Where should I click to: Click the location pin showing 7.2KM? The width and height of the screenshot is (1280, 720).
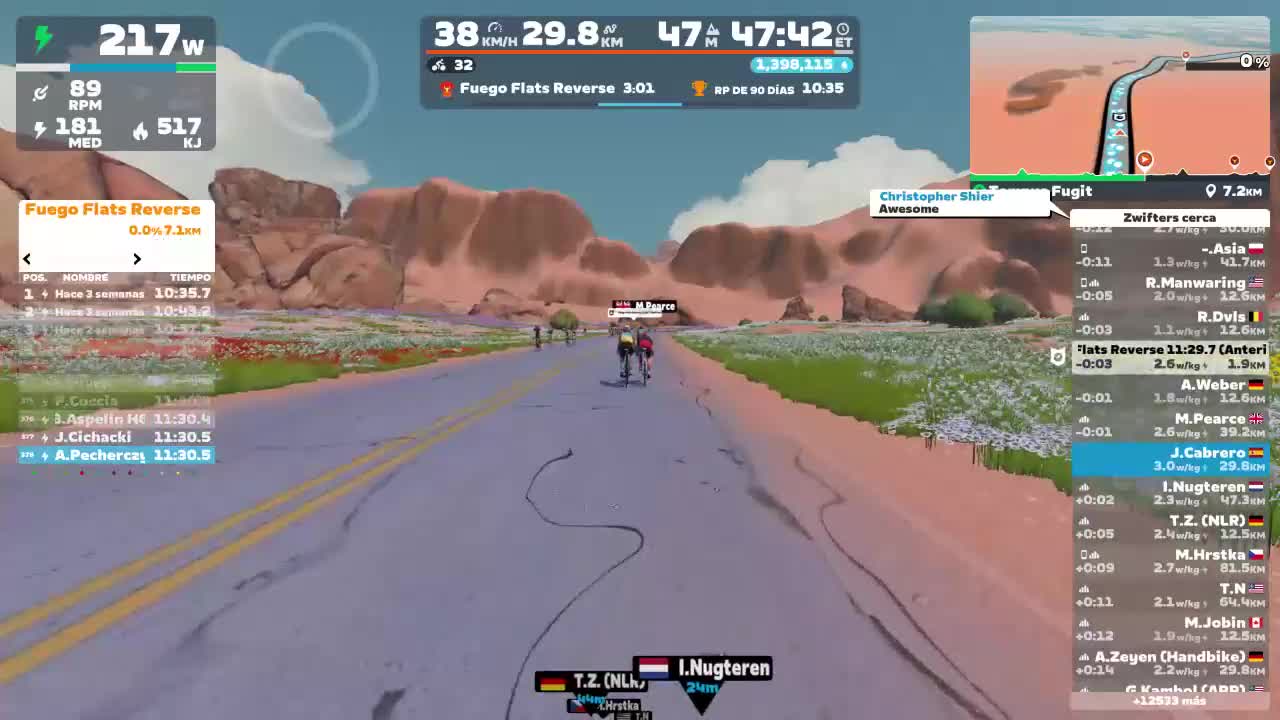tap(1209, 191)
